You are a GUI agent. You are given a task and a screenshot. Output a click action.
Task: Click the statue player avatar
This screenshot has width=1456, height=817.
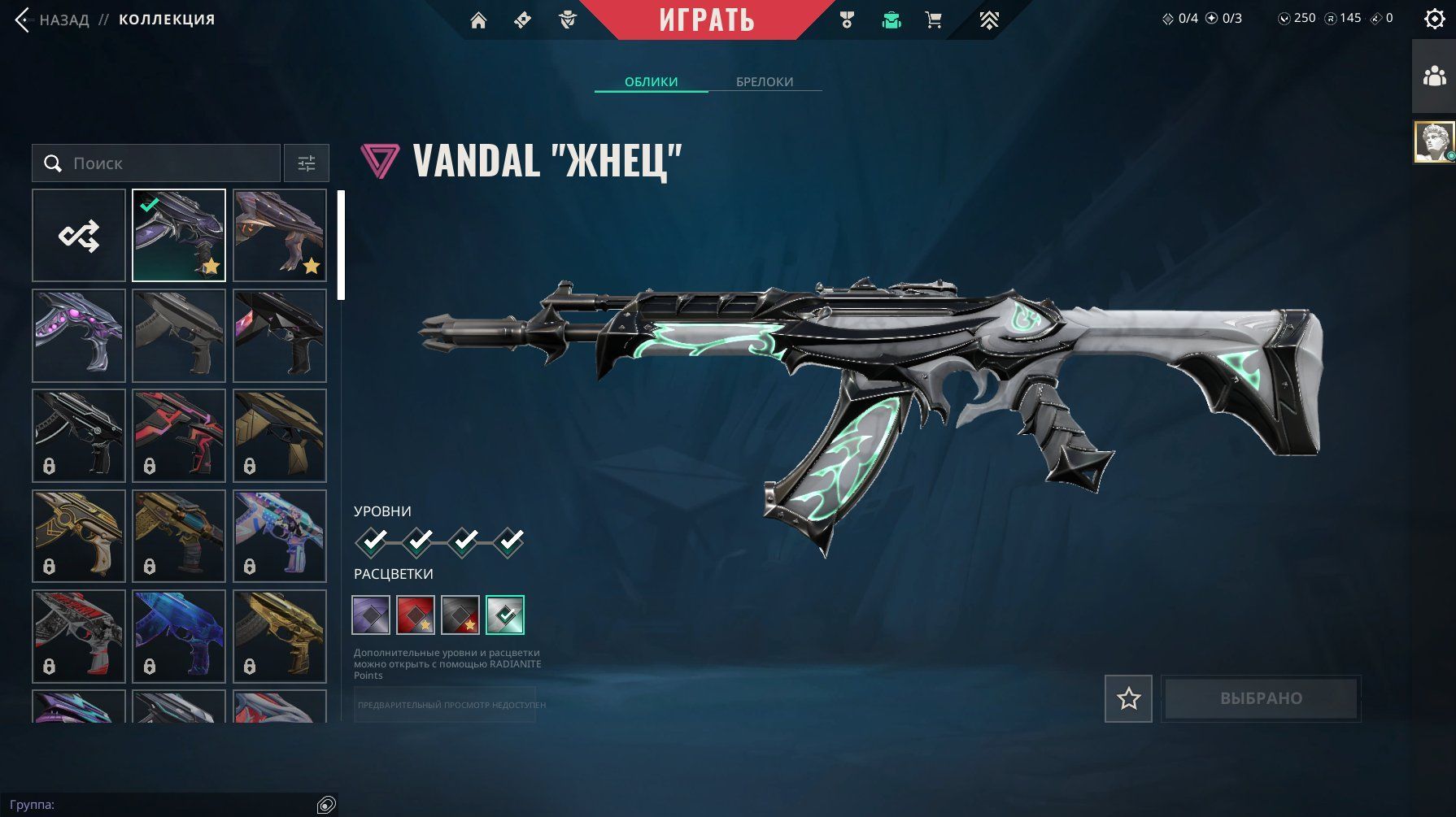click(1434, 142)
